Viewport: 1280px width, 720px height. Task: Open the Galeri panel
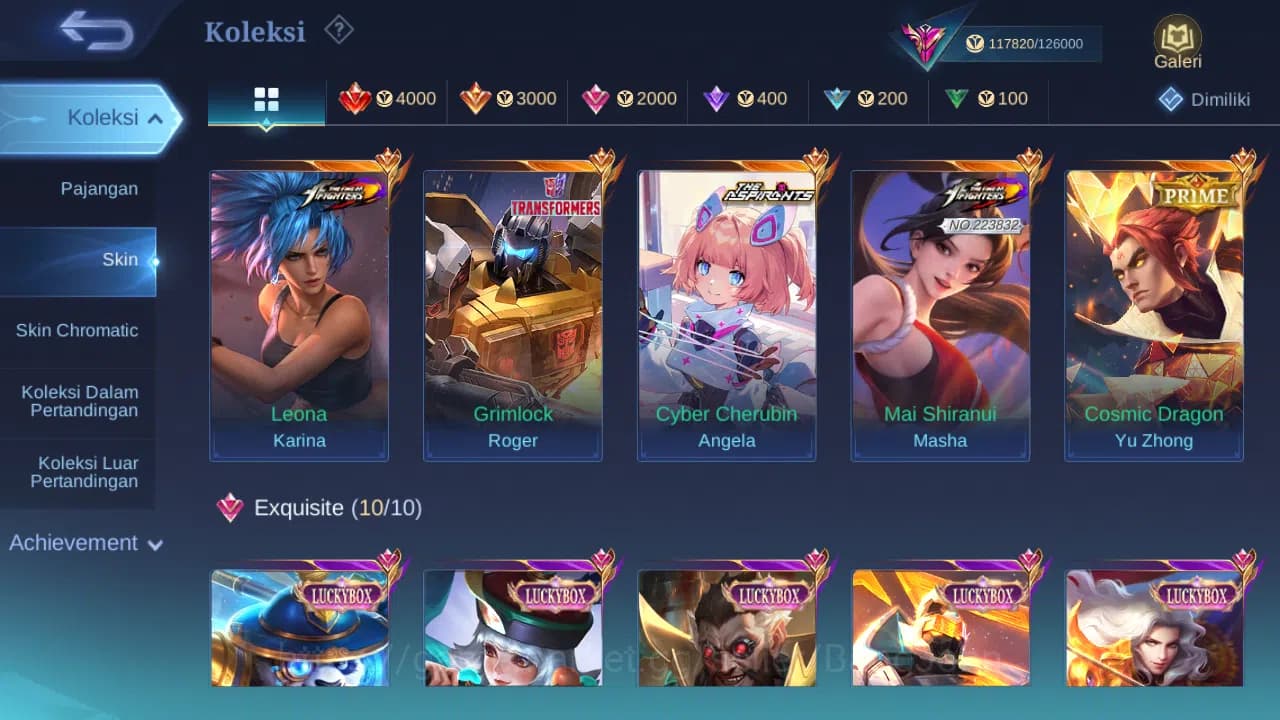(x=1176, y=42)
